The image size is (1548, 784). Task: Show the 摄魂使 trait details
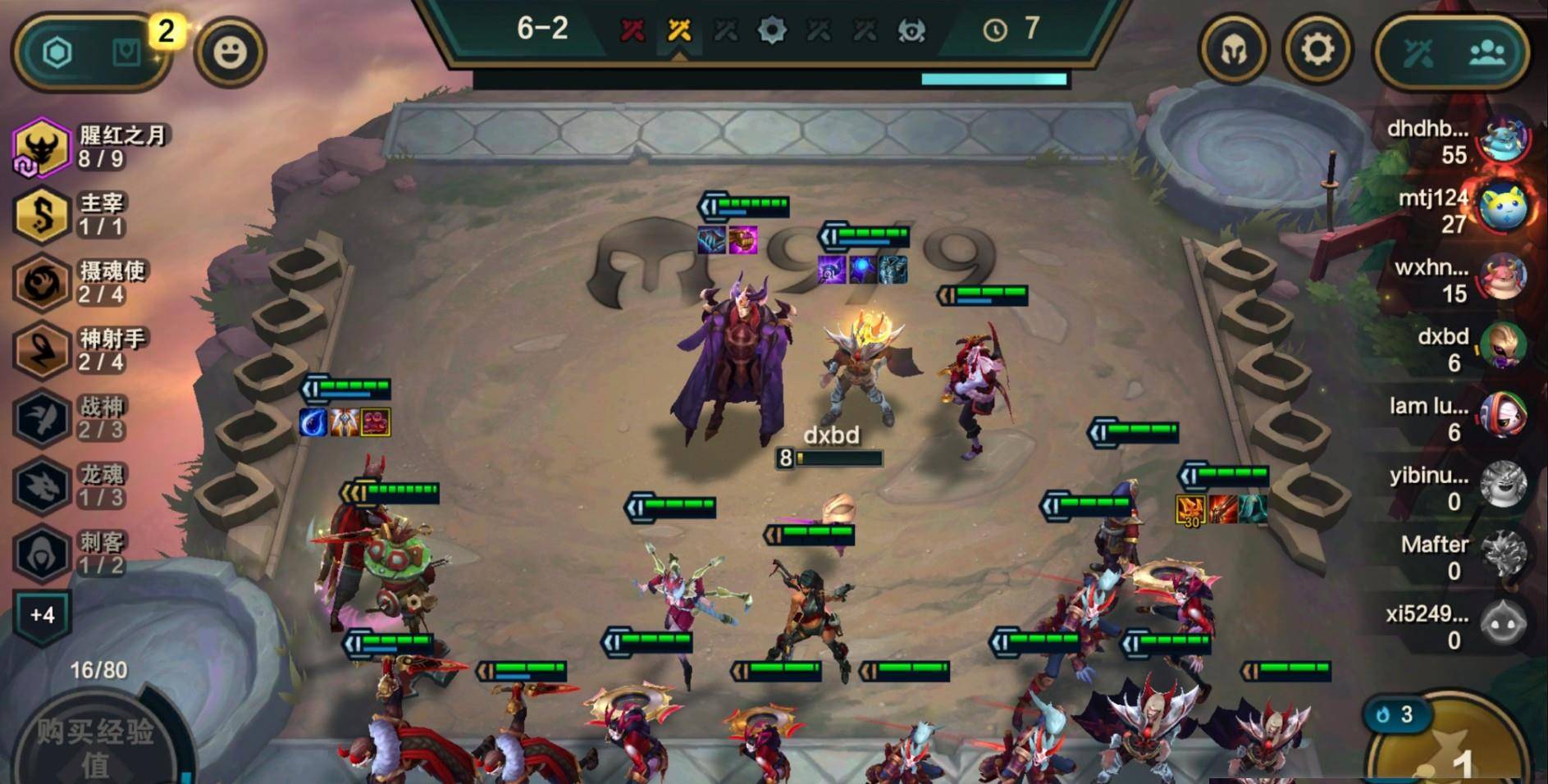pos(41,283)
